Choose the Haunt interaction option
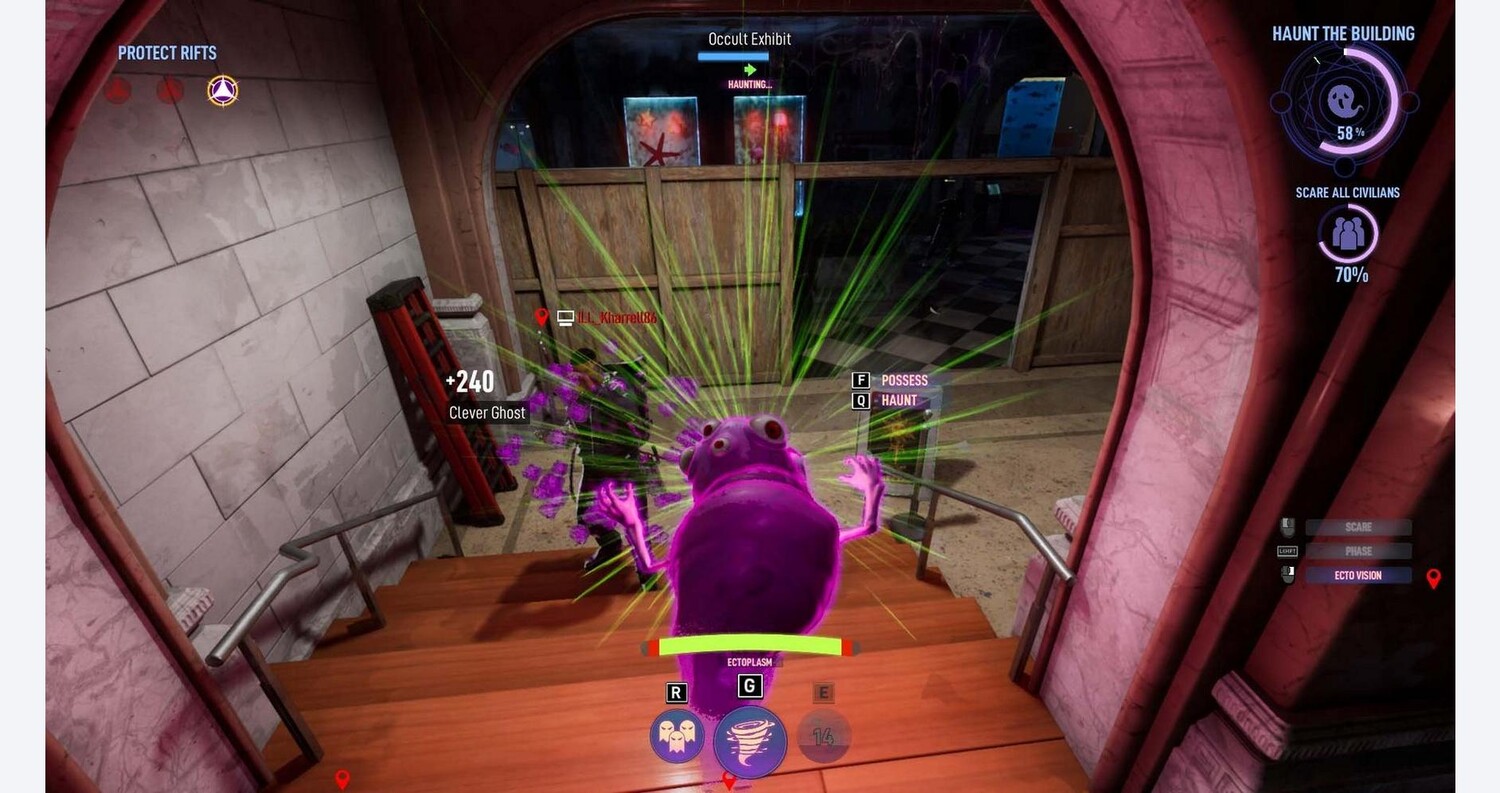 pyautogui.click(x=898, y=400)
